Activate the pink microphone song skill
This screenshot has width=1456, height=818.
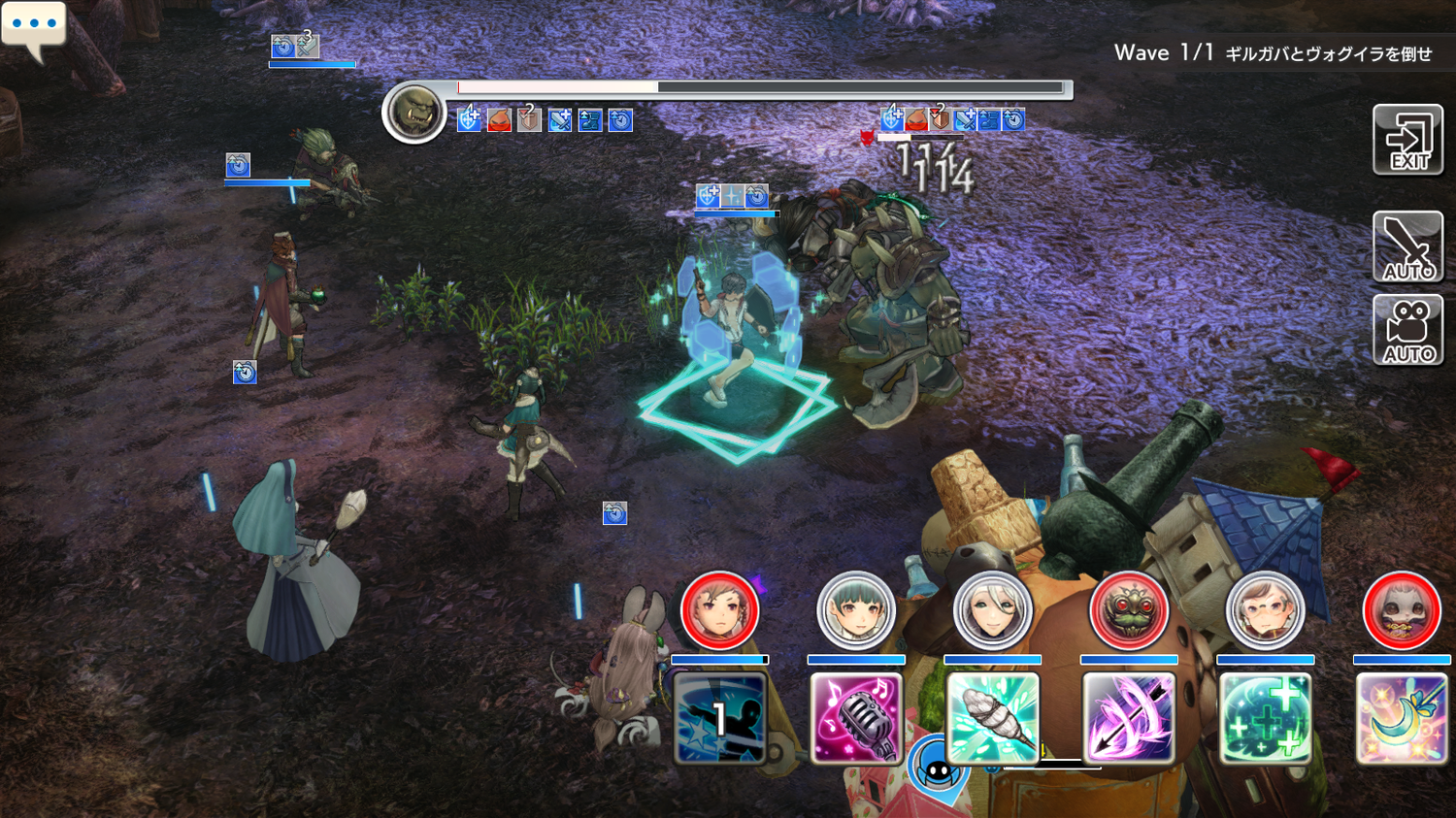pos(855,718)
